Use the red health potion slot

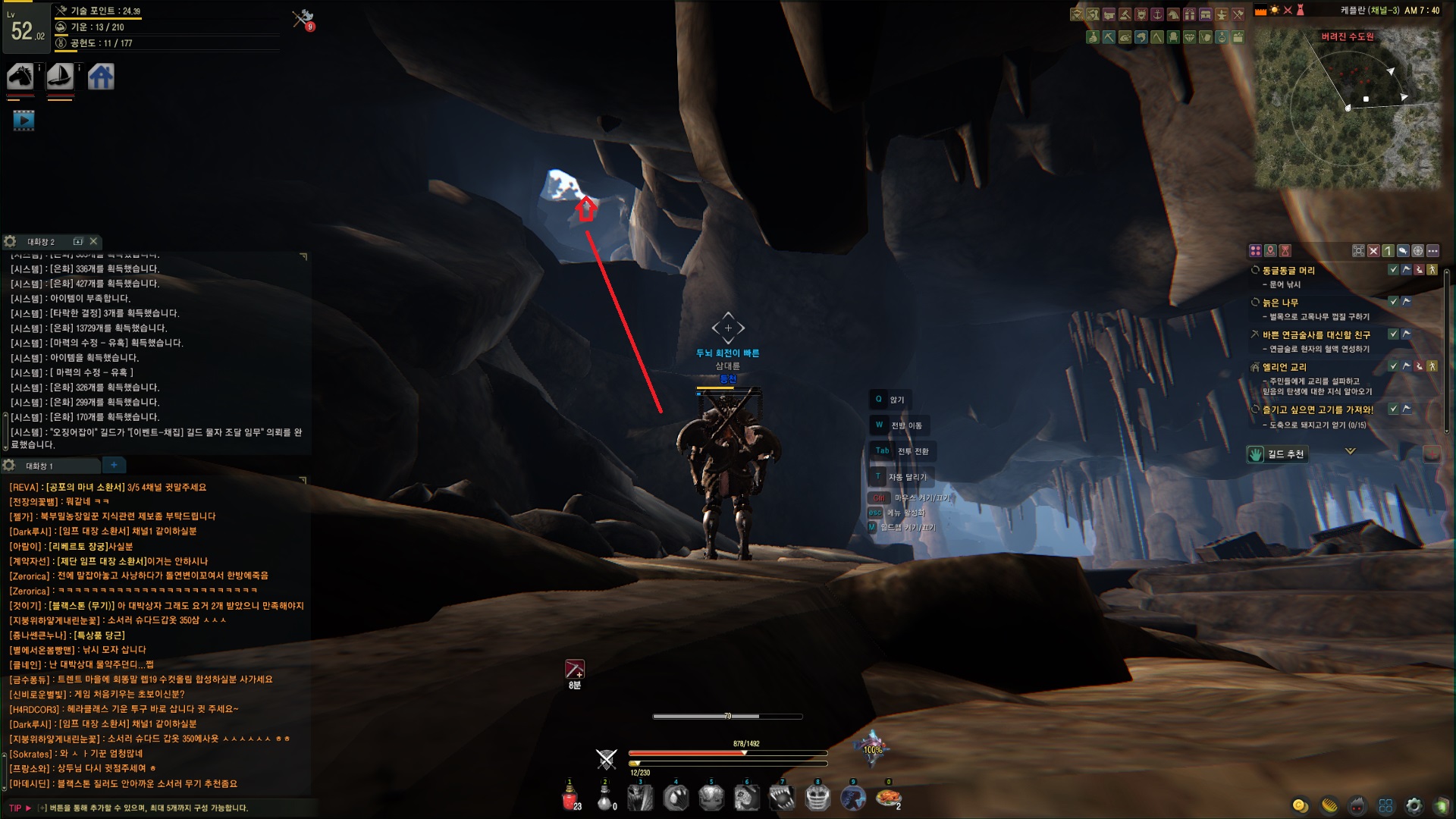(x=570, y=798)
